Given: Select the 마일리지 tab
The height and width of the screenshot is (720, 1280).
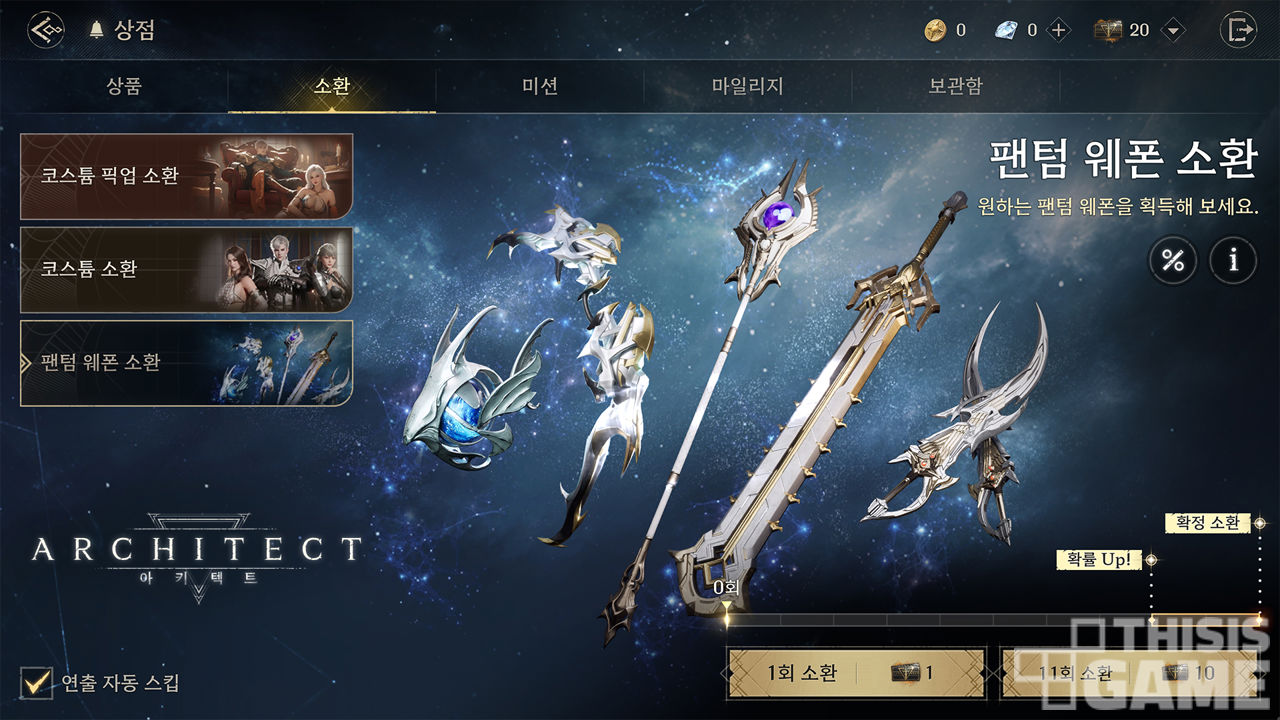Looking at the screenshot, I should tap(747, 86).
